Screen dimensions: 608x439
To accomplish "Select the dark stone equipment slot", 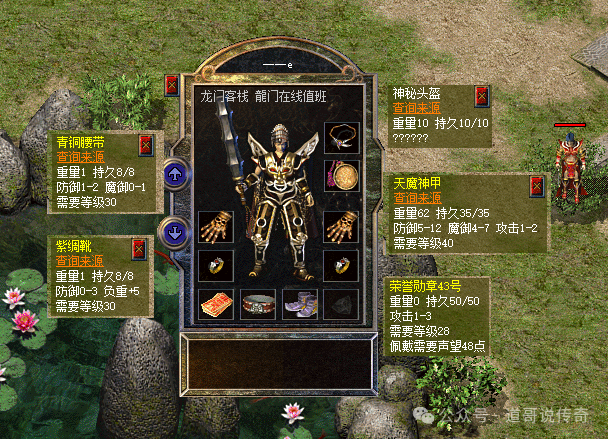I will (339, 302).
